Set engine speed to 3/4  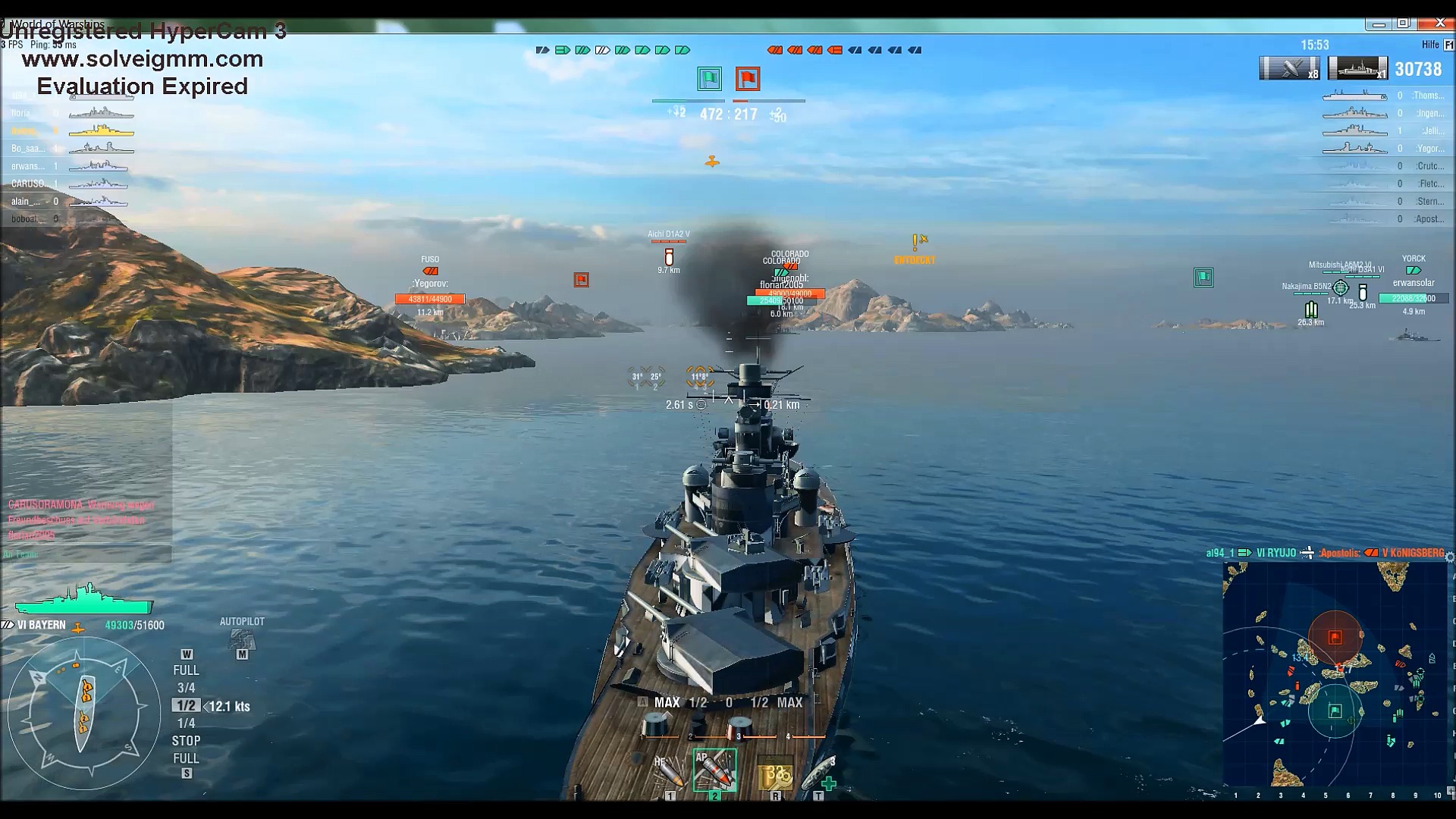click(186, 688)
